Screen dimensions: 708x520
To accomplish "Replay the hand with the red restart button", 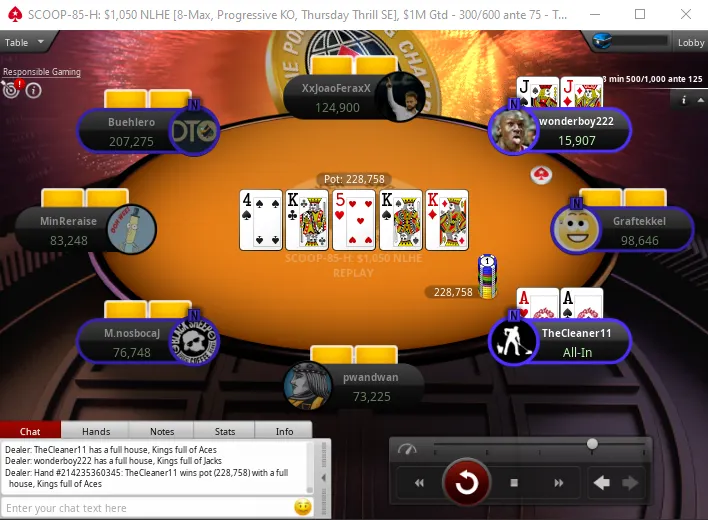I will [x=467, y=483].
